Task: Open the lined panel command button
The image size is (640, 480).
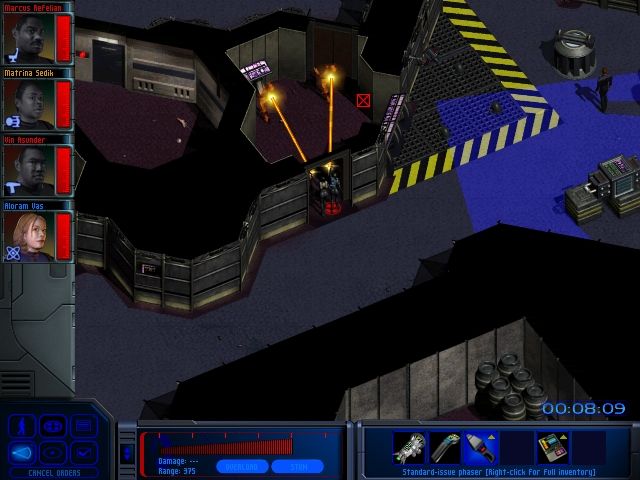Action: (84, 427)
